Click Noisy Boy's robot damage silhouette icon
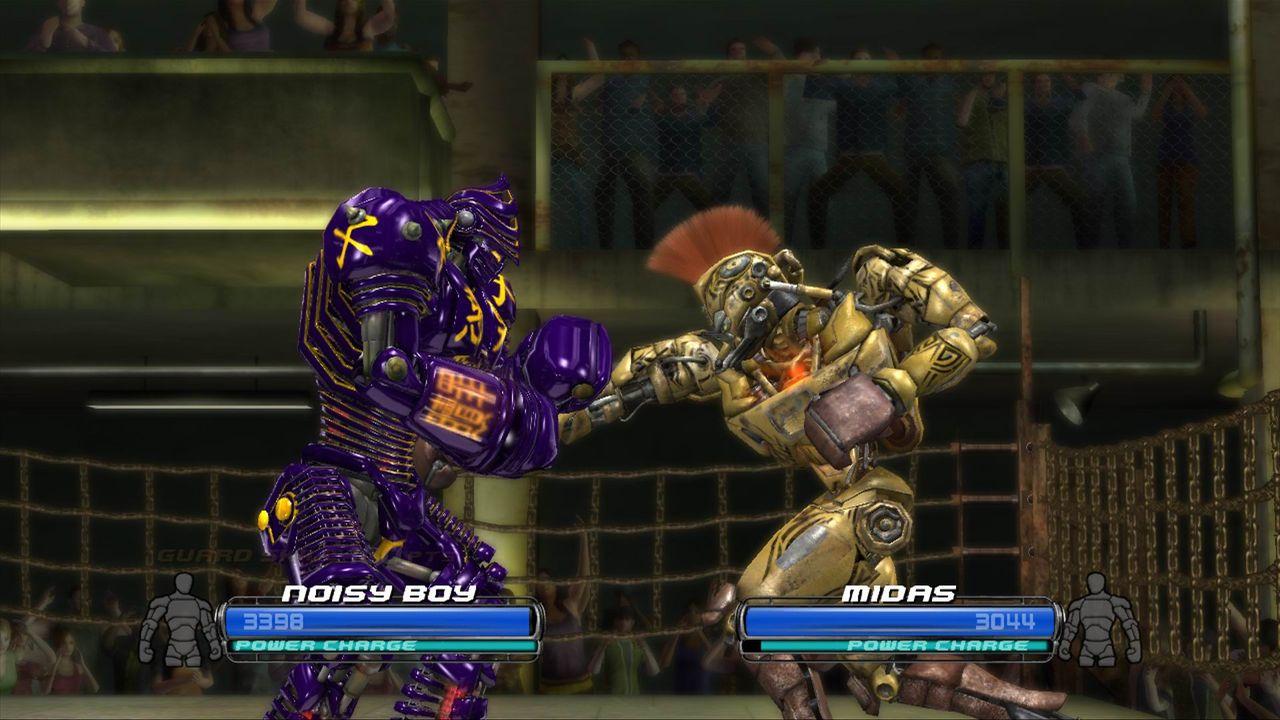Screen dimensions: 1280x720 click(x=180, y=618)
